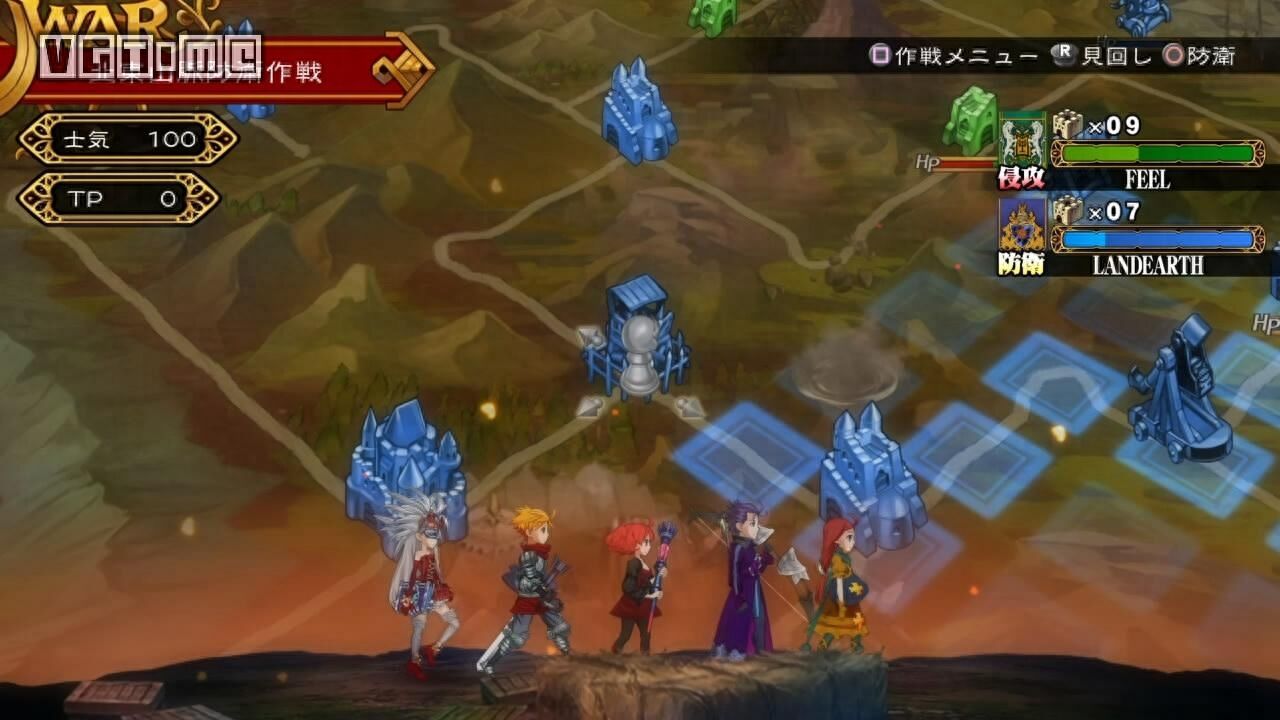The image size is (1280, 720).
Task: Click the TP counter panel
Action: (120, 198)
